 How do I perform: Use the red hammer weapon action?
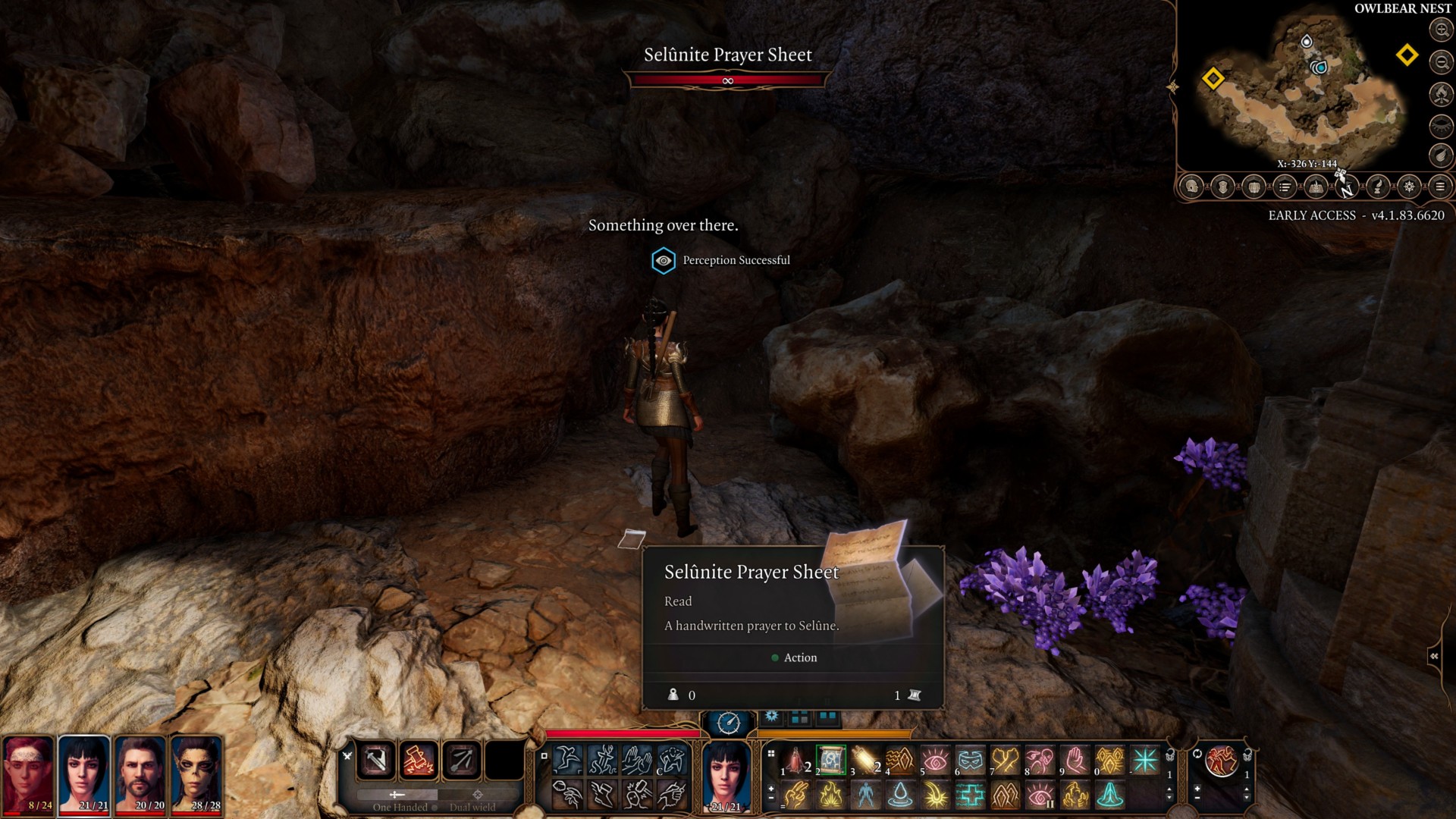coord(419,760)
